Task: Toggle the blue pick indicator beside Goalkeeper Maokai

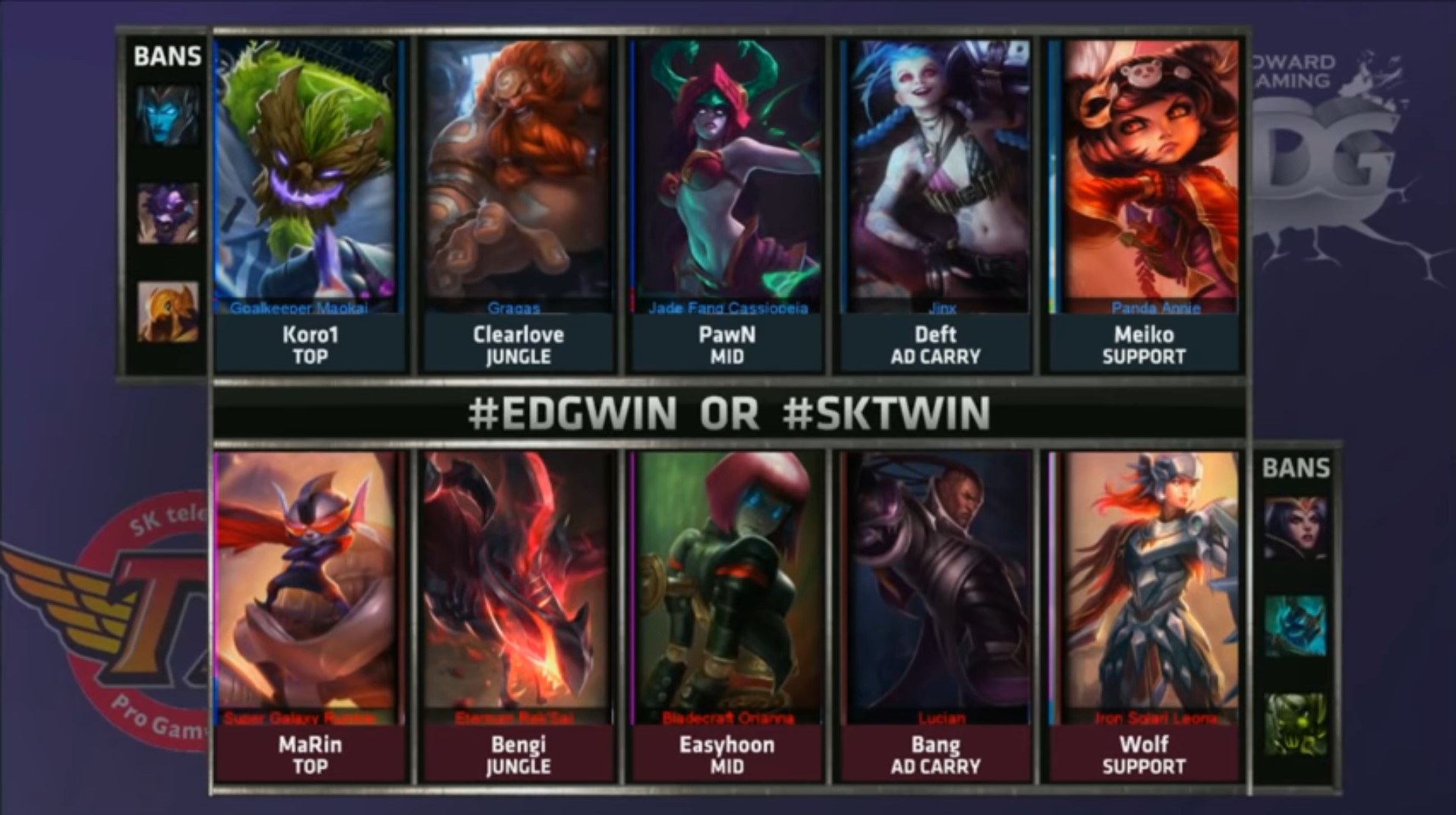Action: 217,175
